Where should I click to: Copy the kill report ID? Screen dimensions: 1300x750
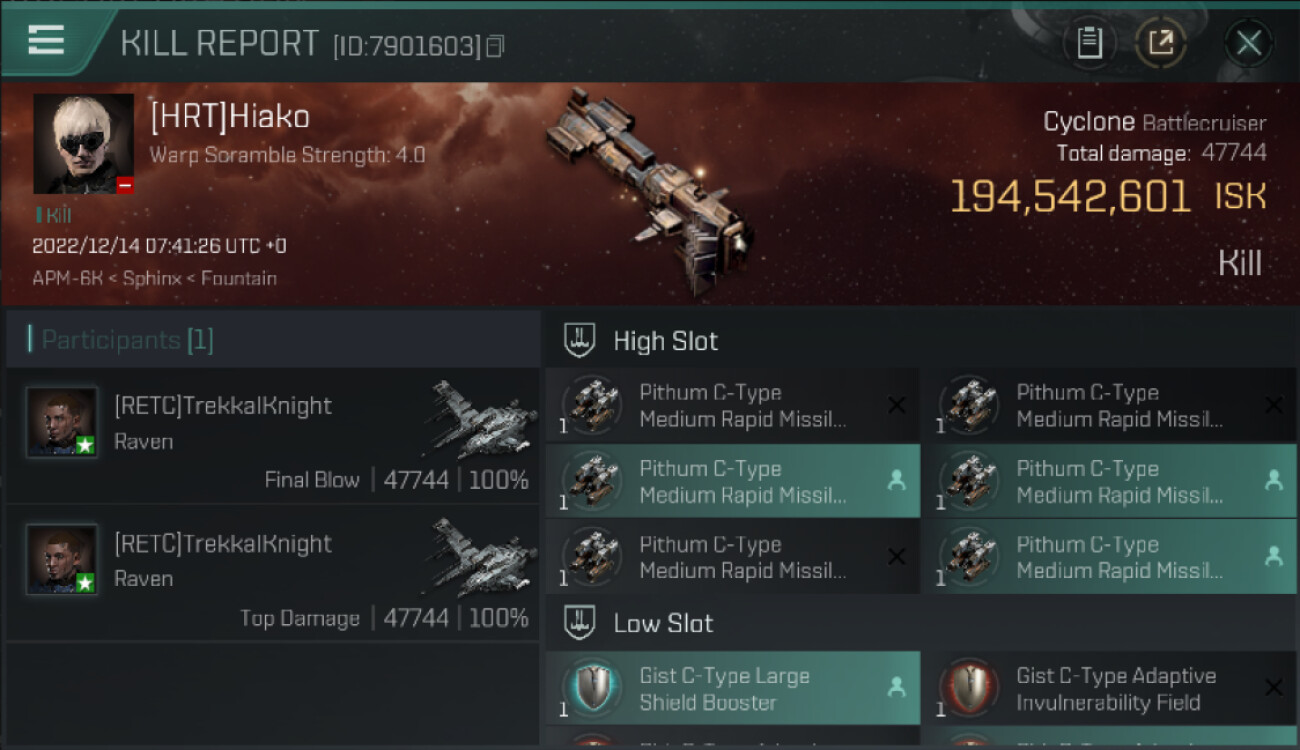pos(495,46)
